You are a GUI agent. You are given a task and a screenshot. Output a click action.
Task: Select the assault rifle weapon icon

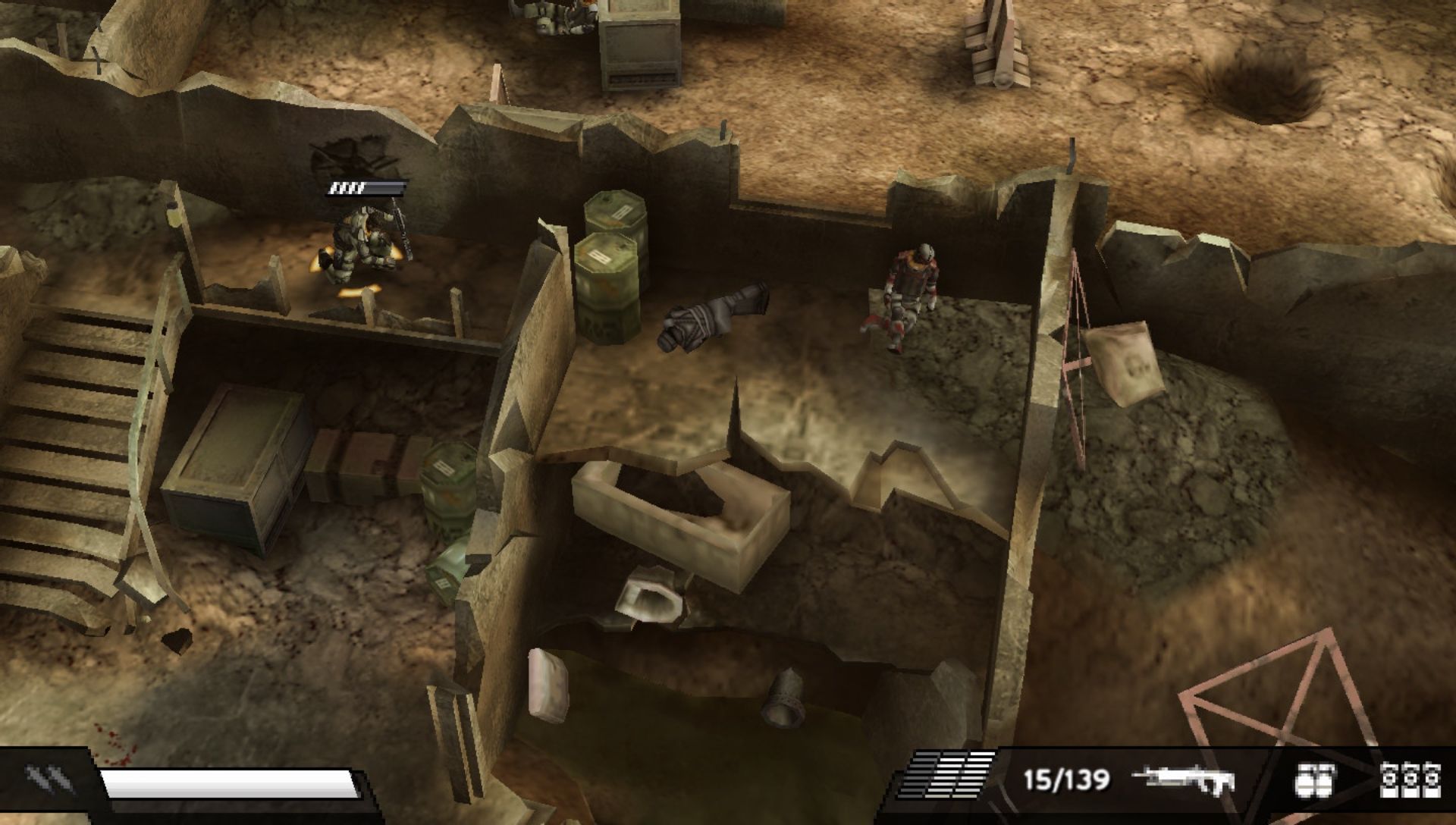(1184, 780)
